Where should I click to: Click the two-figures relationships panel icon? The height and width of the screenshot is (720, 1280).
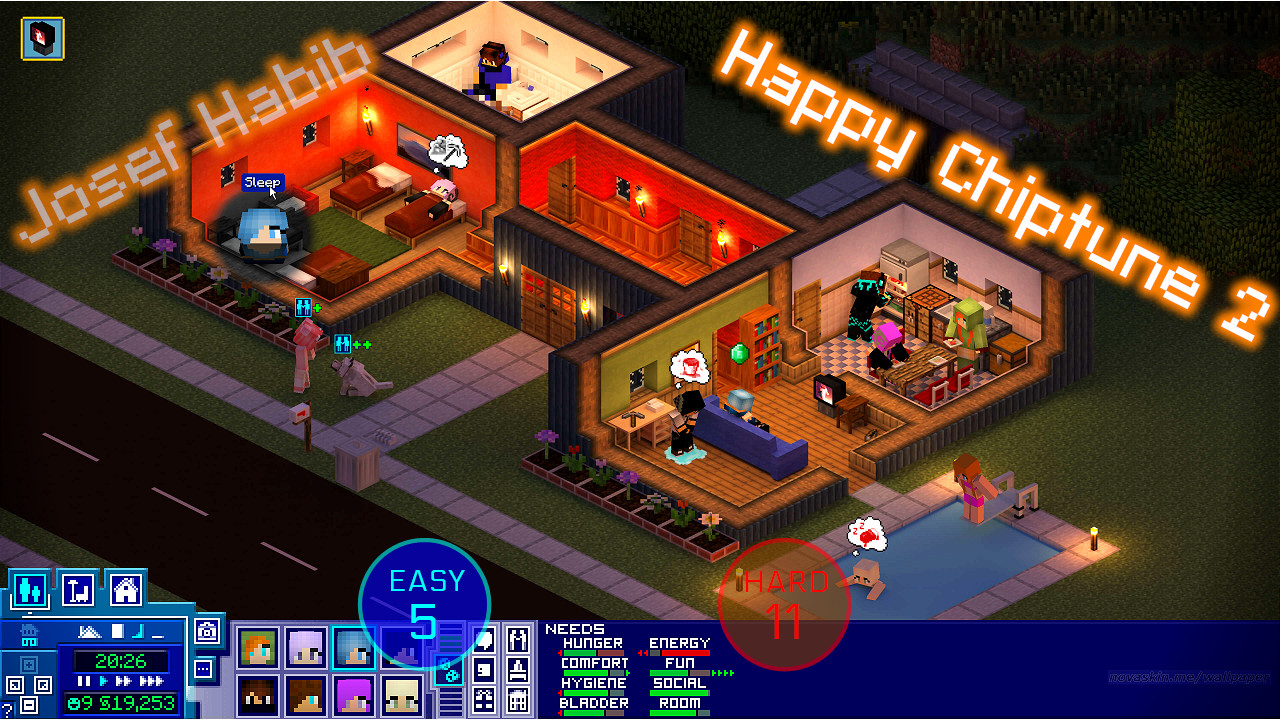coord(518,641)
